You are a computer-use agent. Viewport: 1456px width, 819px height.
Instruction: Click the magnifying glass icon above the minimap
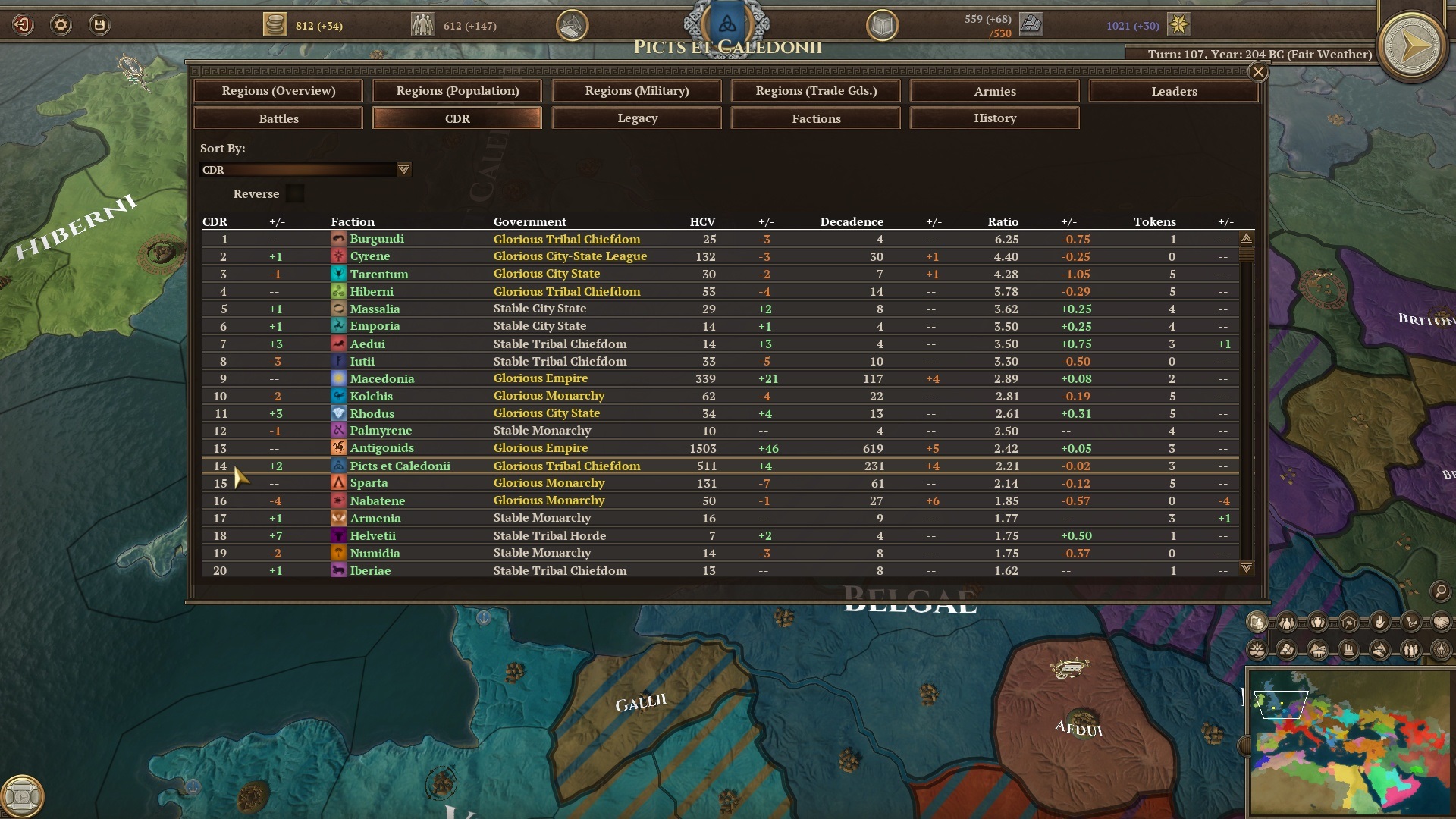tap(1439, 590)
